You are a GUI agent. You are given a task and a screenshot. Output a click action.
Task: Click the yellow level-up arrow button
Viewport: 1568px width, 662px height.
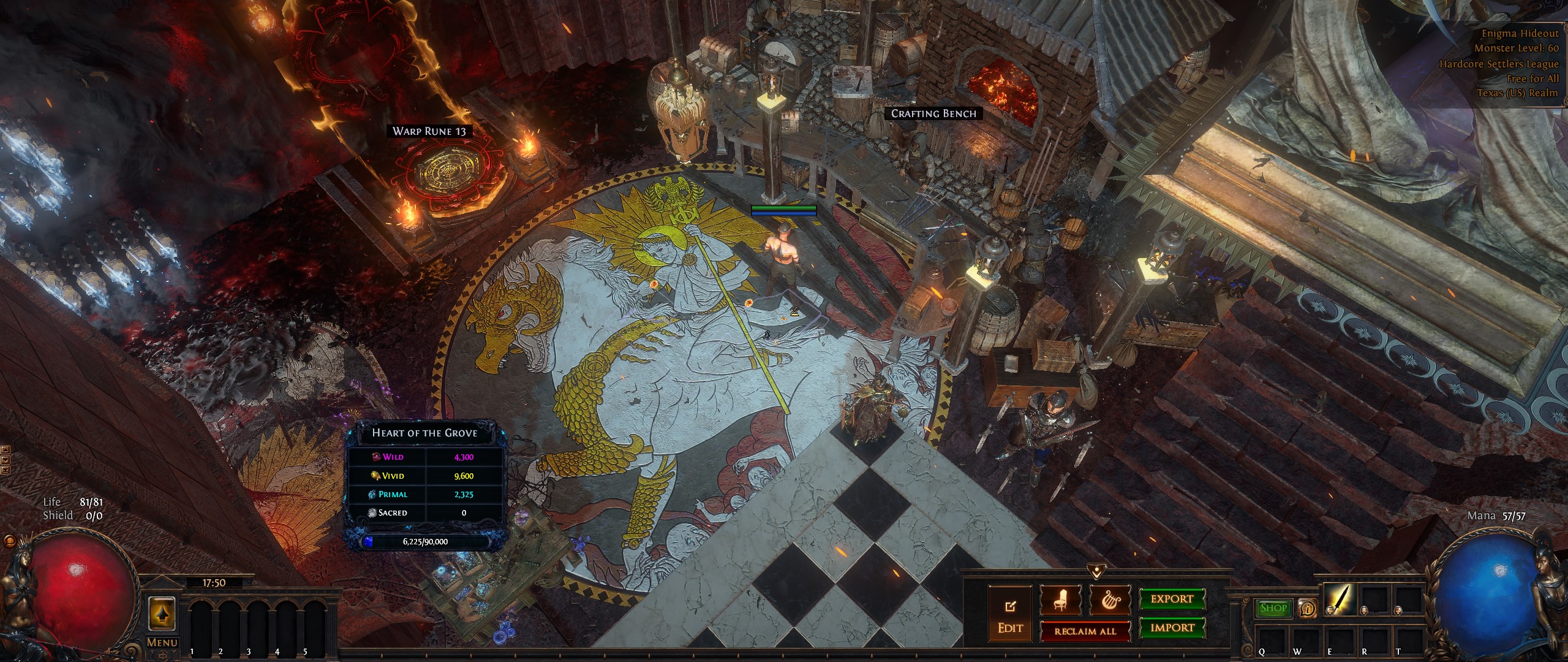(x=162, y=613)
